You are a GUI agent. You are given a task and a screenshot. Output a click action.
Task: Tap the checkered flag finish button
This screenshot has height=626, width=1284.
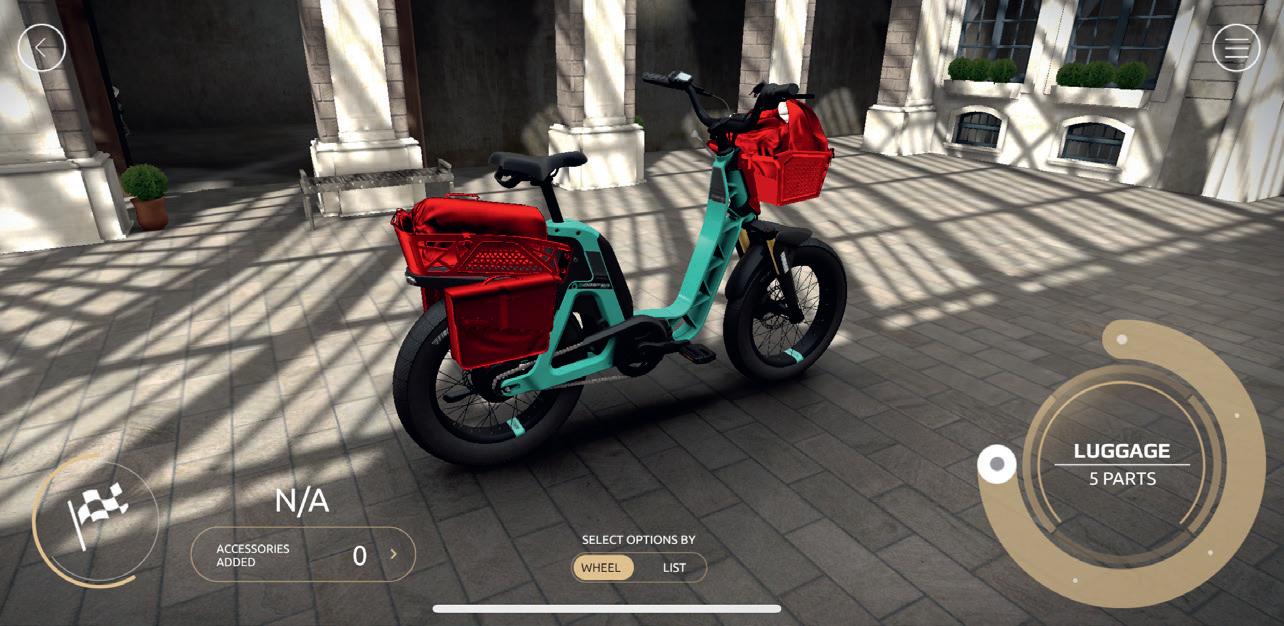(96, 516)
